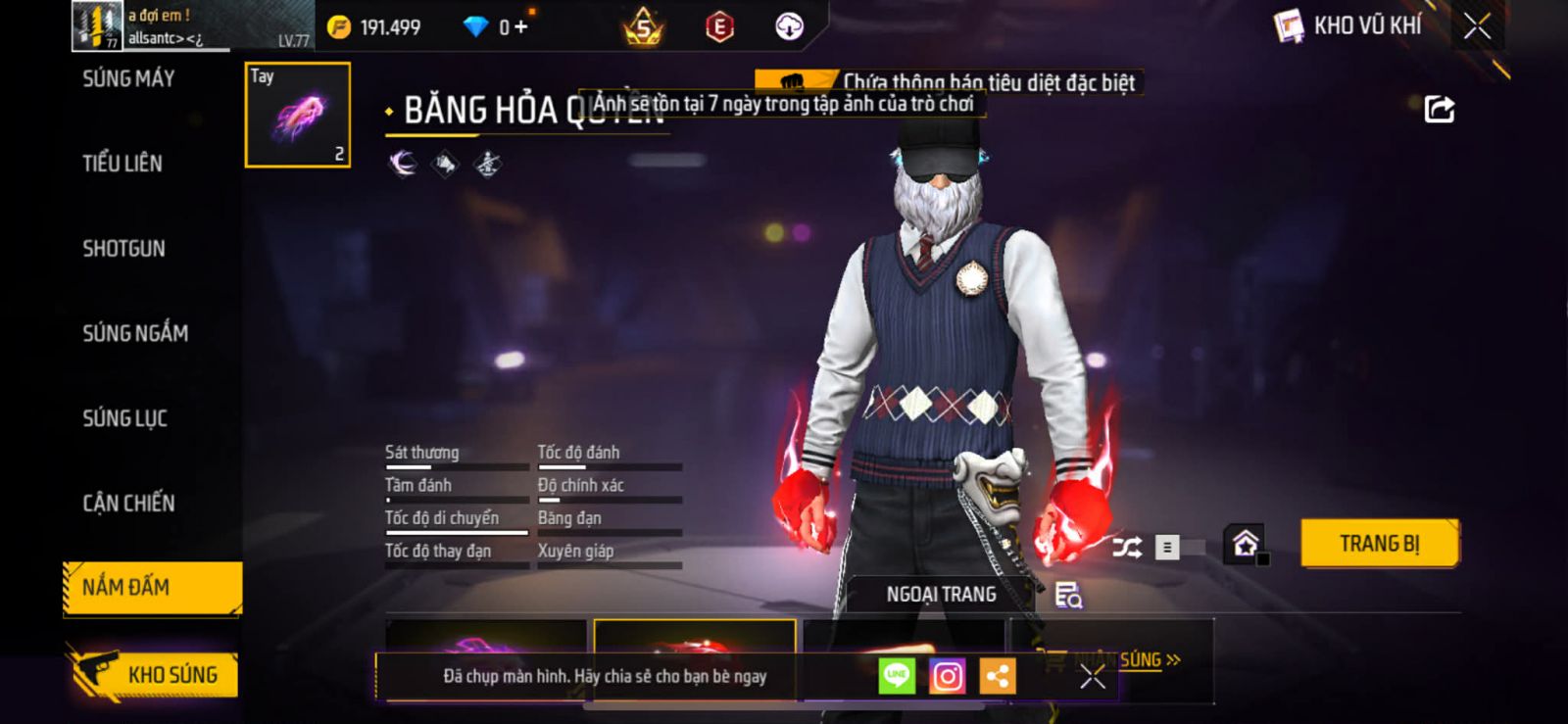
Task: Open the orange general share icon
Action: coord(998,676)
